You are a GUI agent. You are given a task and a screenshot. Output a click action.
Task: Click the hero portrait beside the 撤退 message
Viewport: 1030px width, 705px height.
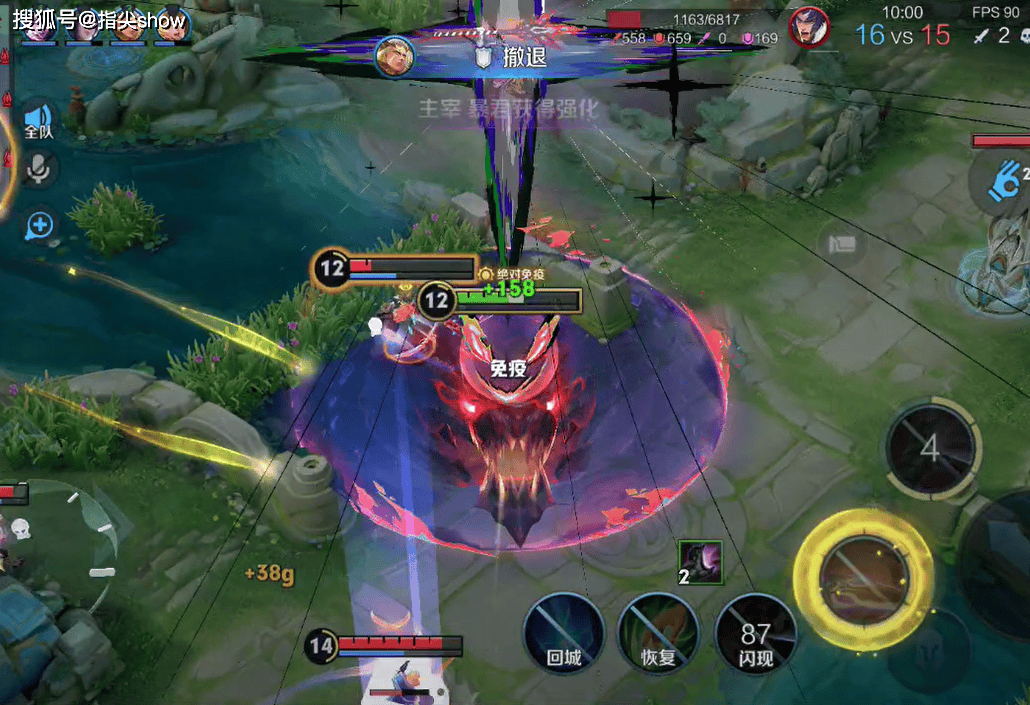coord(394,56)
